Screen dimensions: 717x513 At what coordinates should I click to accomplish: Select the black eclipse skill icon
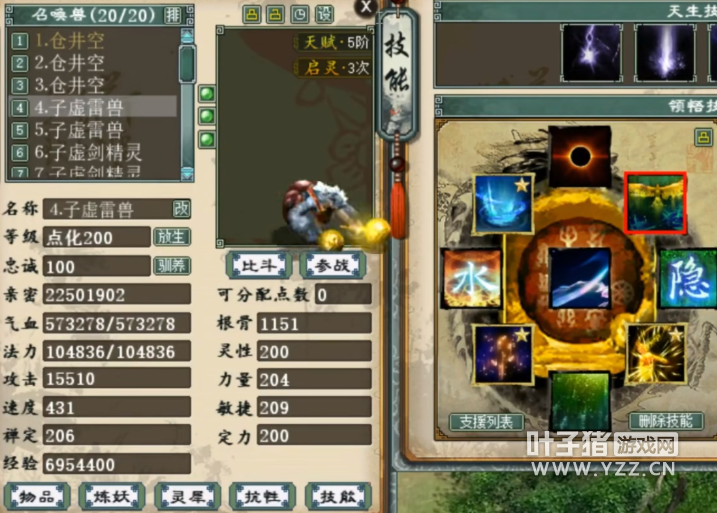(x=577, y=156)
